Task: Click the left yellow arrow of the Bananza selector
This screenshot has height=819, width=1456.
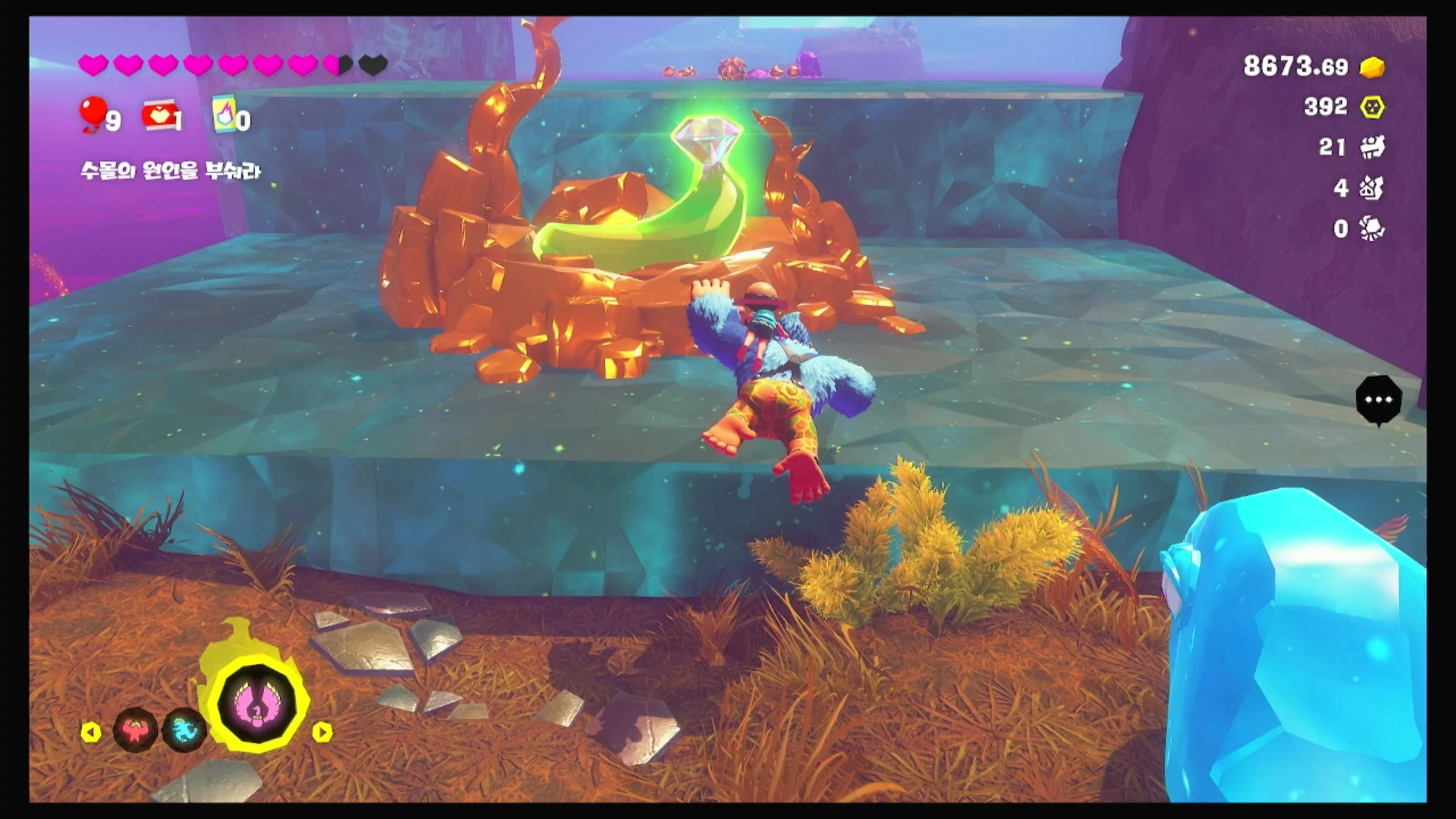Action: point(91,732)
